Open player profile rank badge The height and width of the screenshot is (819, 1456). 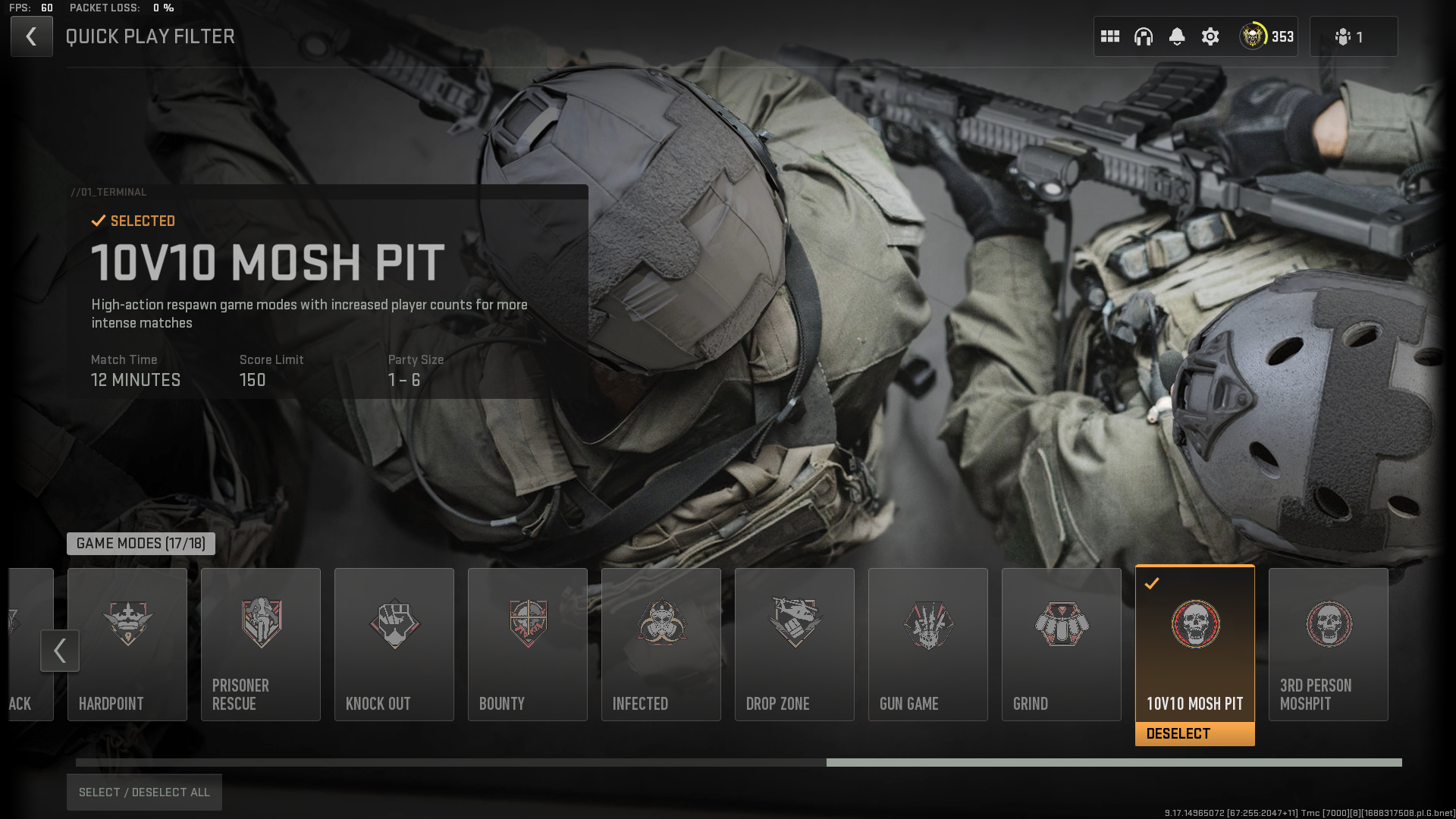click(1266, 36)
